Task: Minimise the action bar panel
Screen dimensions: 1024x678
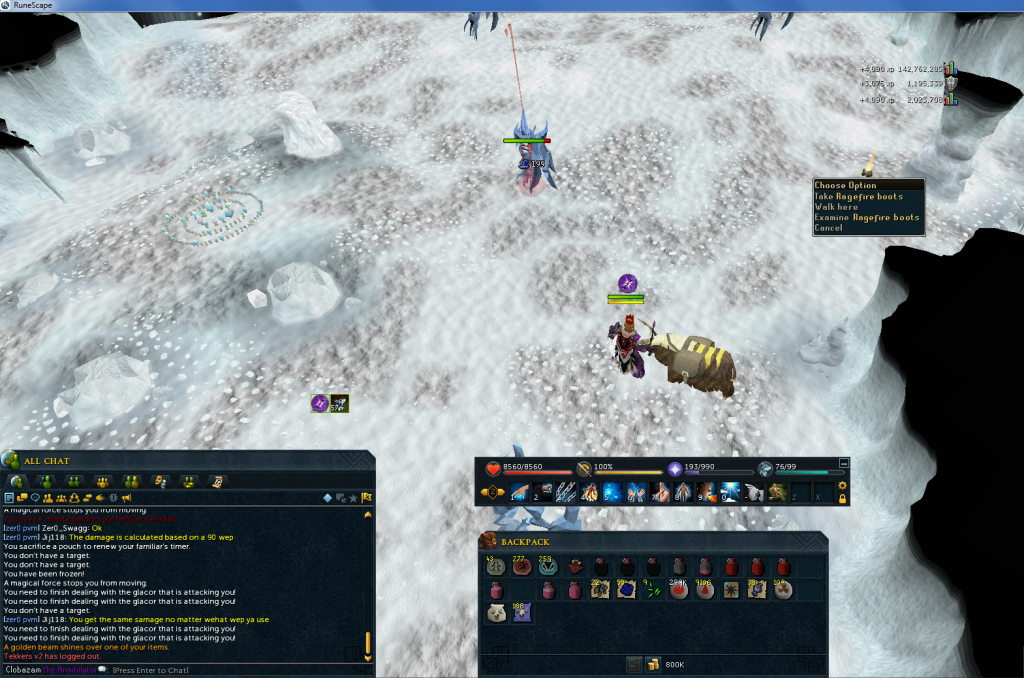Action: click(x=843, y=463)
